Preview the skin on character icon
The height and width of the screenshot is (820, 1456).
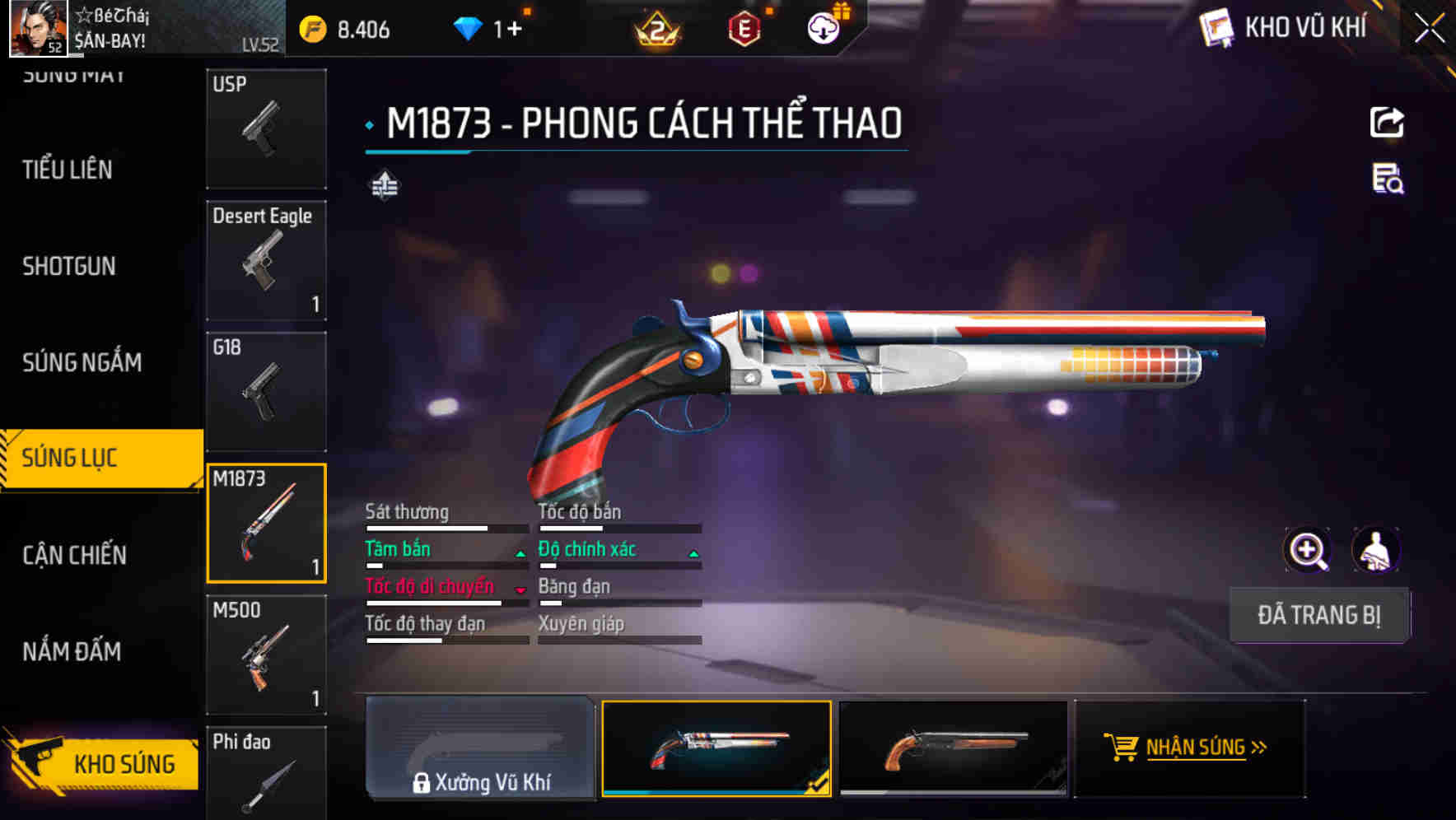1375,550
